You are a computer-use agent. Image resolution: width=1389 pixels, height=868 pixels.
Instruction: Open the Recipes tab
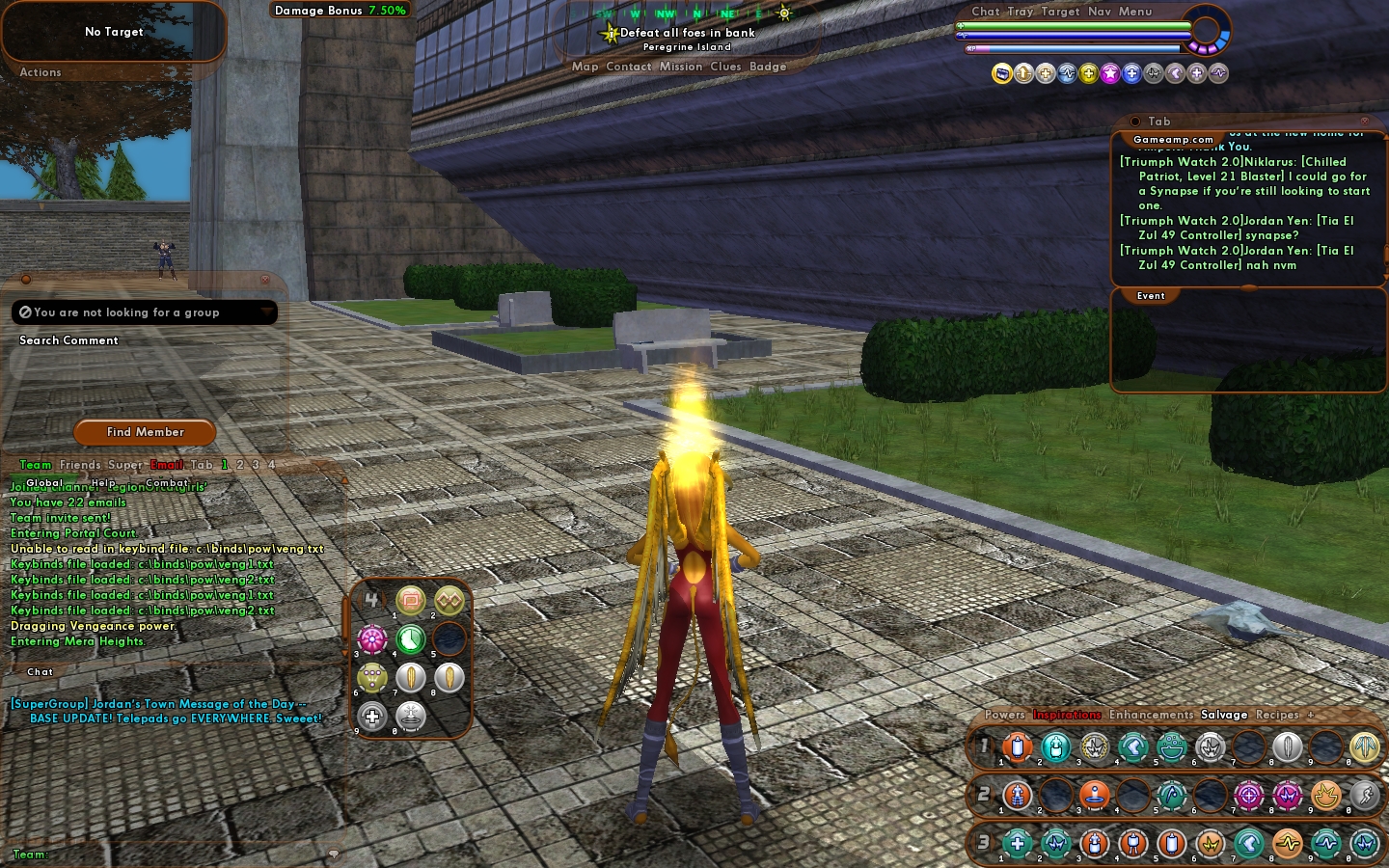coord(1277,715)
